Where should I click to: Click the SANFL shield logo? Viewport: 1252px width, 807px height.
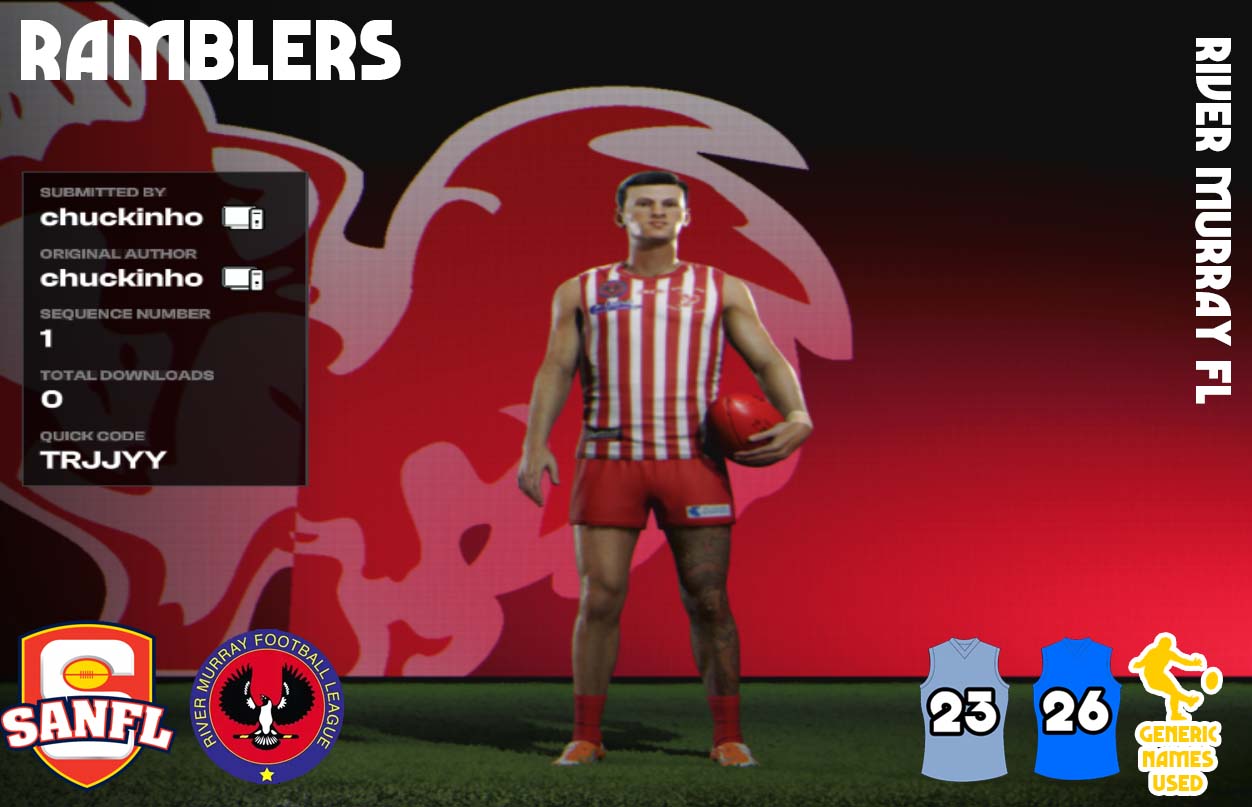pos(87,705)
